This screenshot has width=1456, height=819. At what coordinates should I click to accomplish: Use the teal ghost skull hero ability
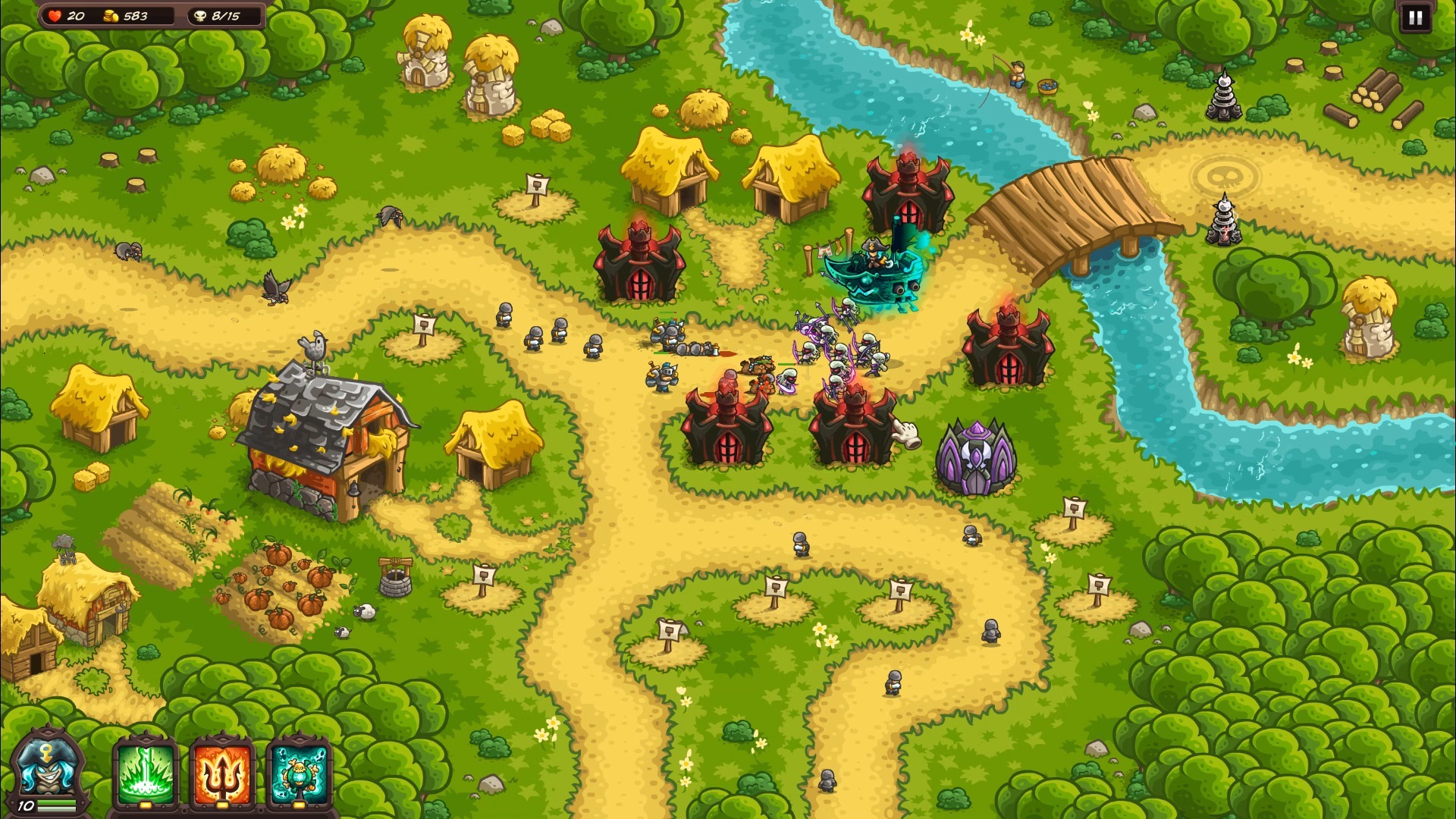coord(300,773)
